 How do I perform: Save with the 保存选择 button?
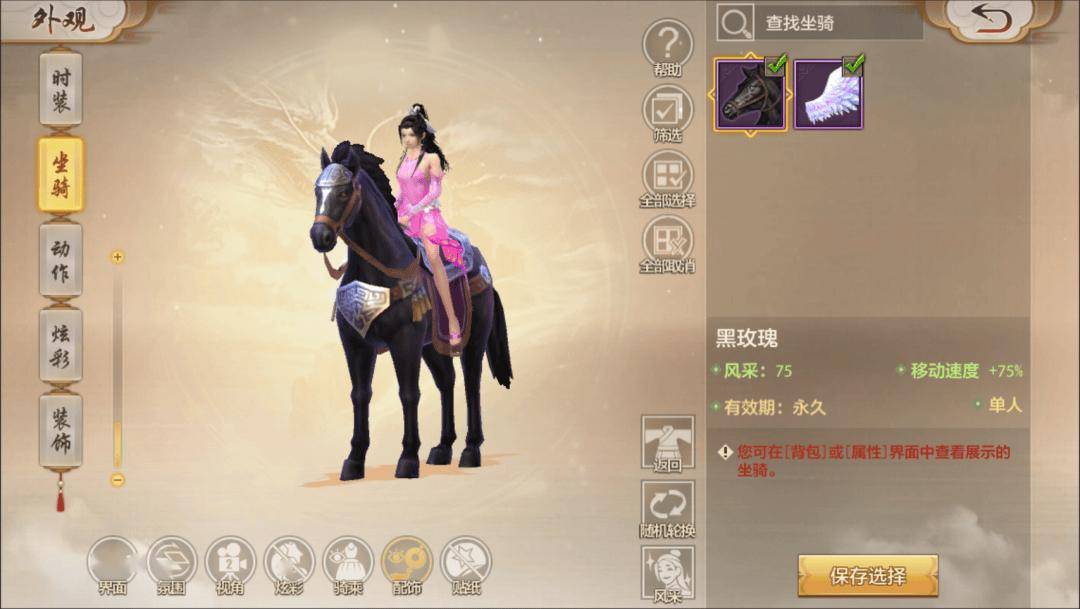[867, 575]
